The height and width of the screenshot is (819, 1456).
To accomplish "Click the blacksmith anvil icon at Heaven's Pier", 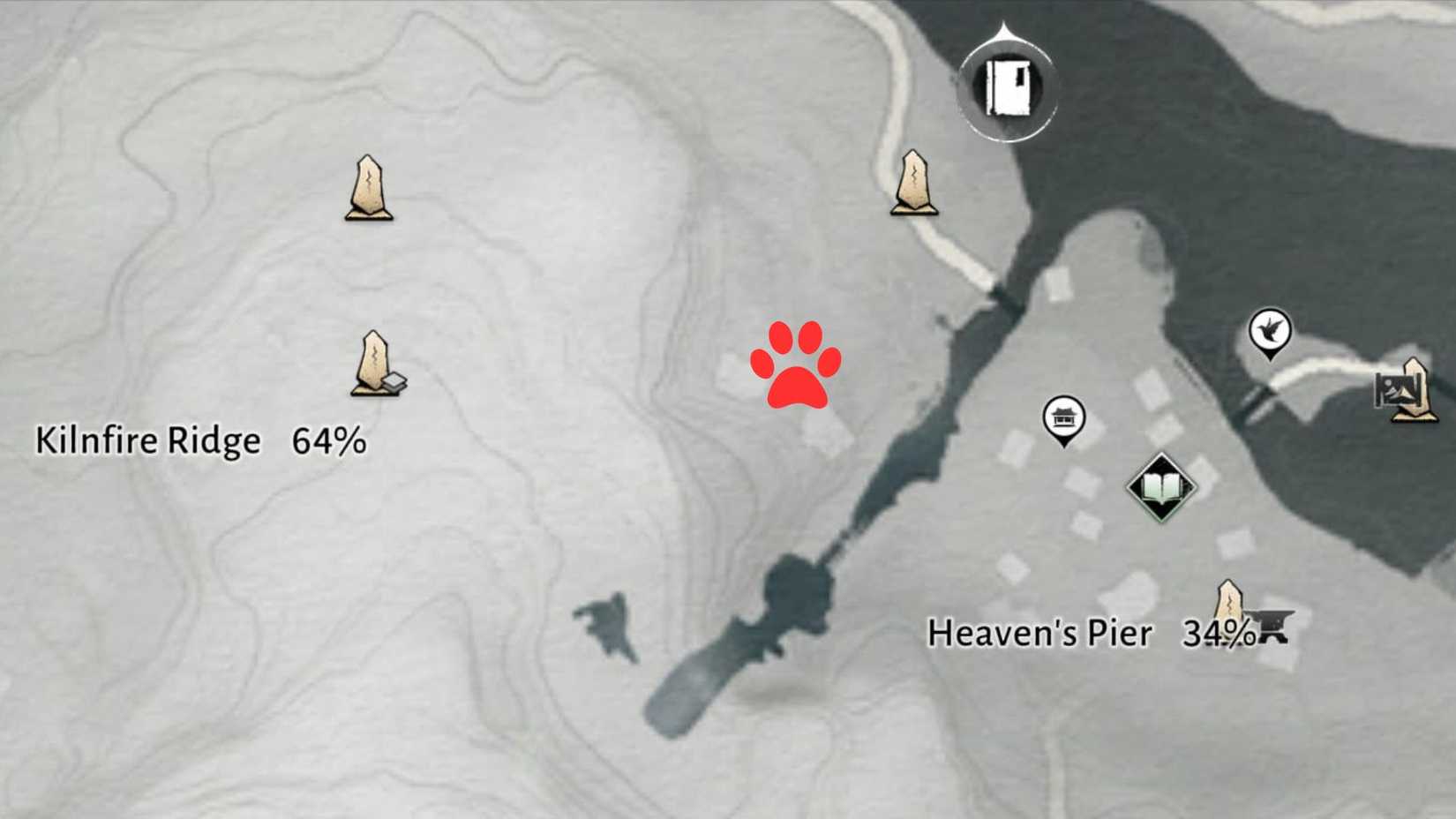I will [1273, 628].
